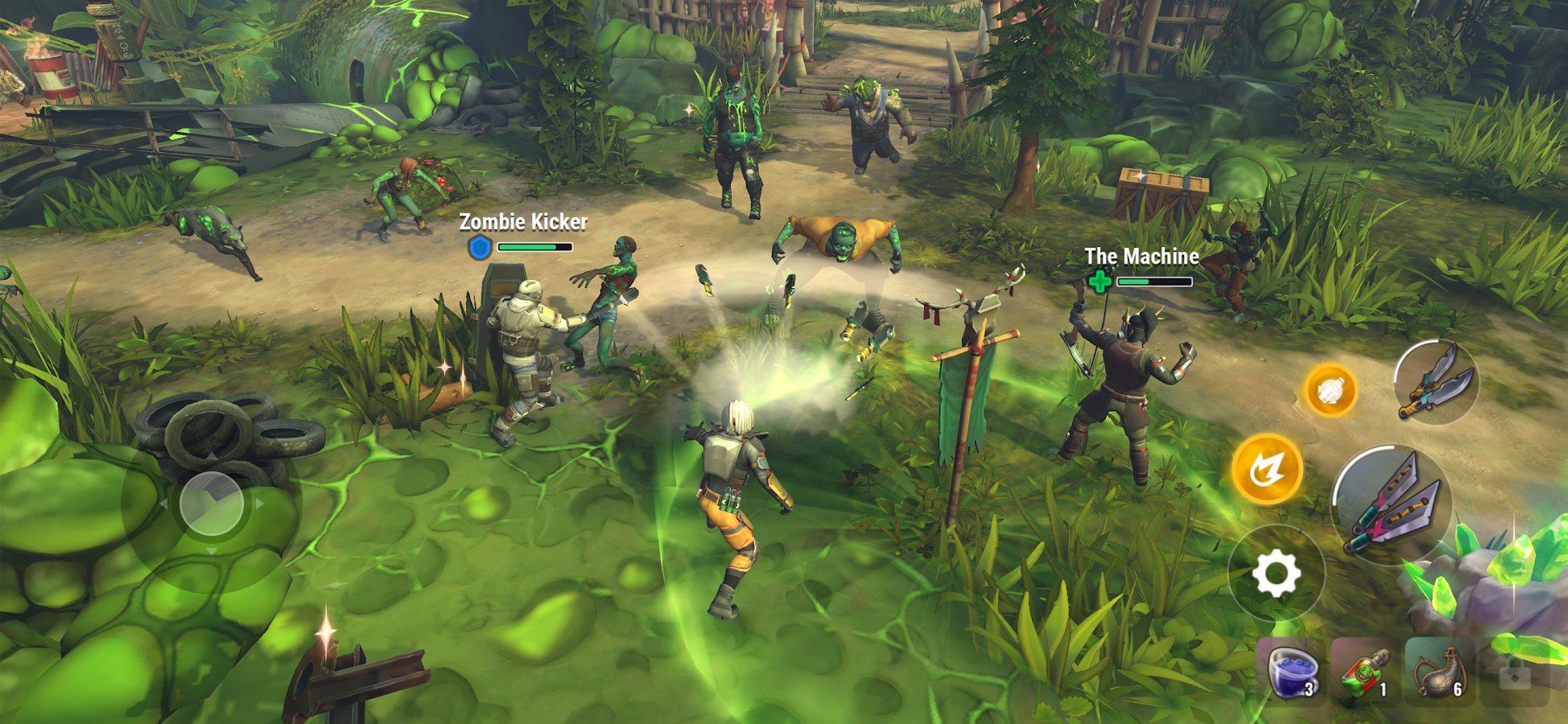Activate the orange dash skill button
1568x724 pixels.
point(1267,469)
